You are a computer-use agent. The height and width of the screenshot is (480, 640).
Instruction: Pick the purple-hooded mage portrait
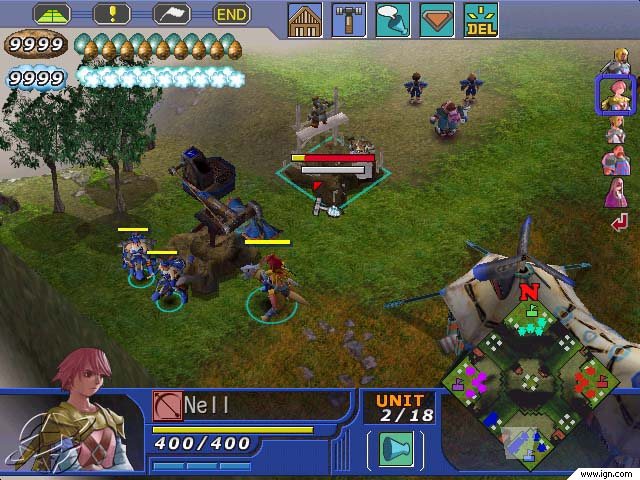pyautogui.click(x=615, y=192)
